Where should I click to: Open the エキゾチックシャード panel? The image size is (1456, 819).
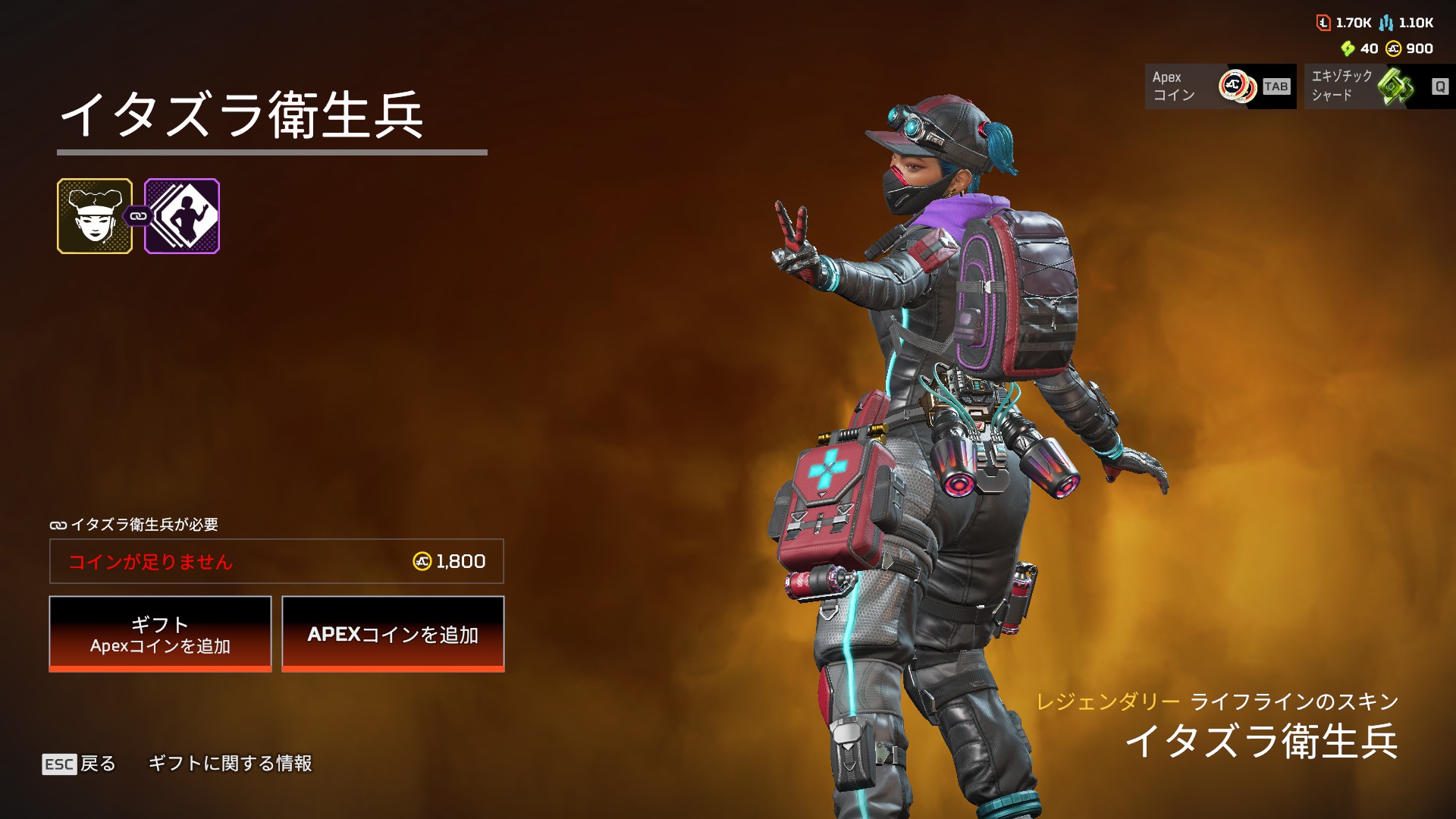pos(1379,86)
